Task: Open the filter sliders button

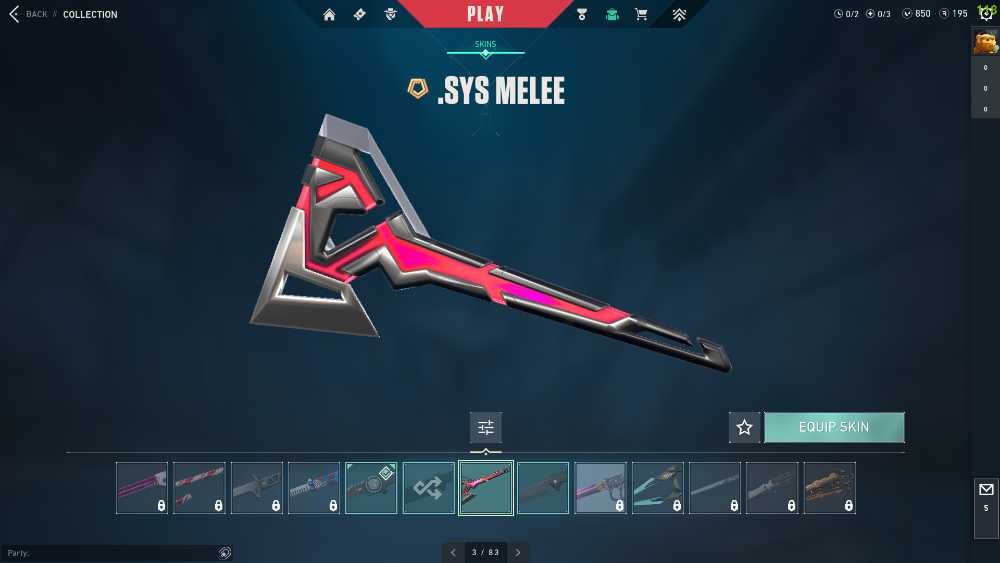Action: click(486, 427)
